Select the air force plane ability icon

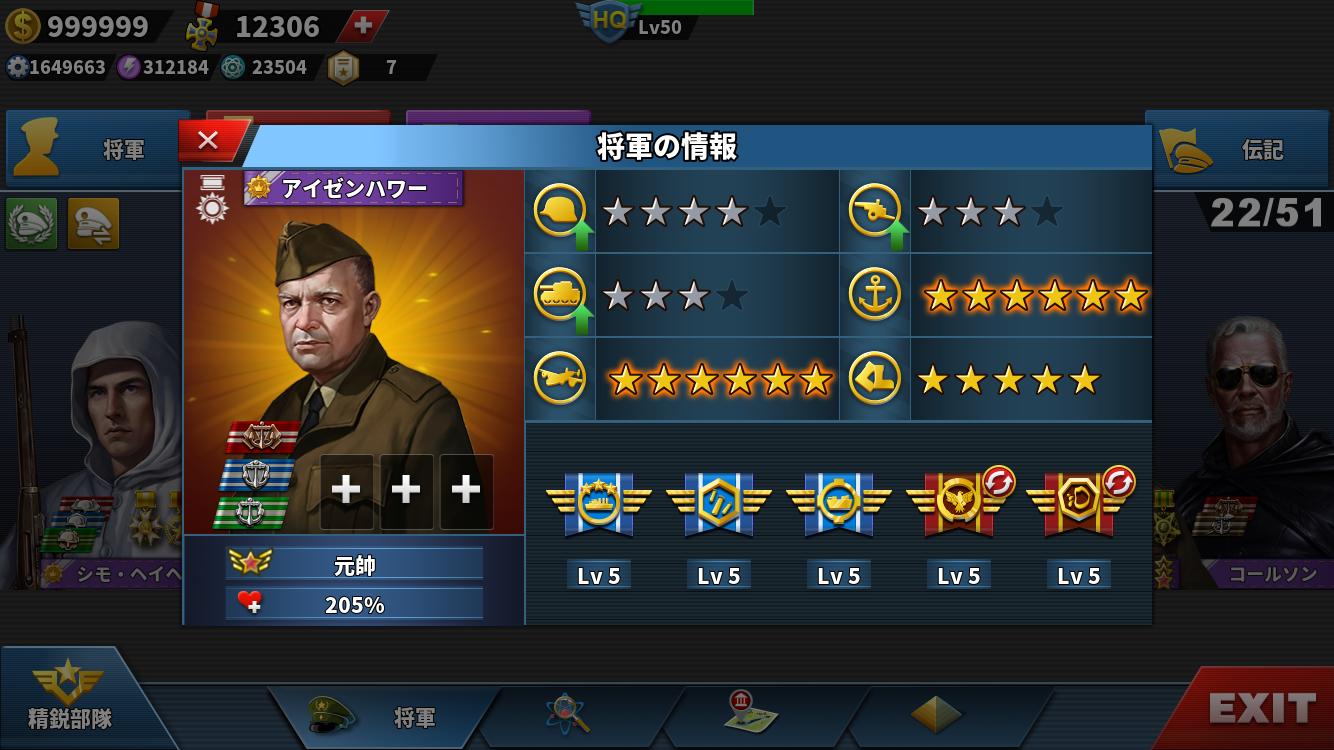560,379
